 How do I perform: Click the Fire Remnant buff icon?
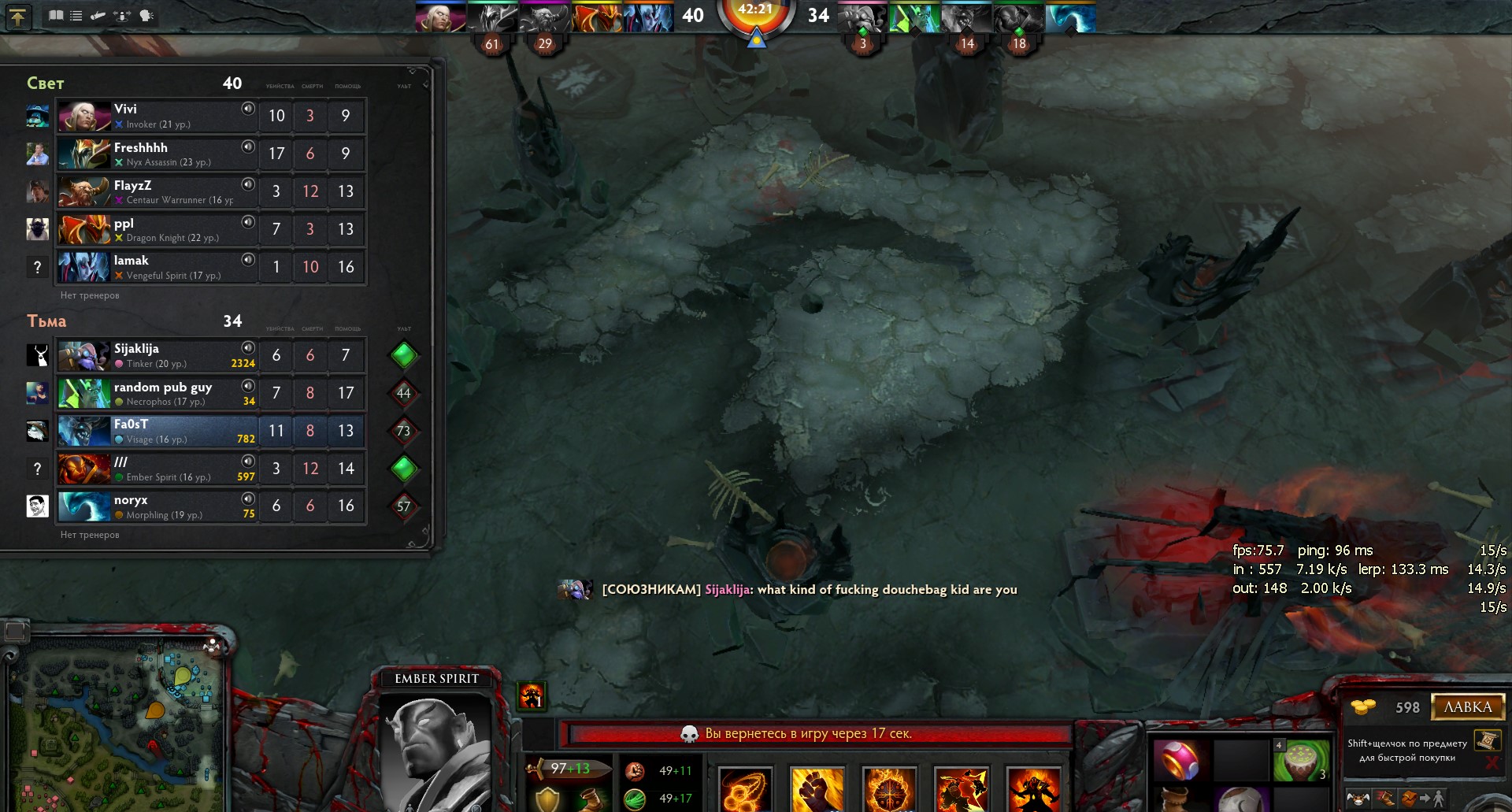click(x=532, y=695)
